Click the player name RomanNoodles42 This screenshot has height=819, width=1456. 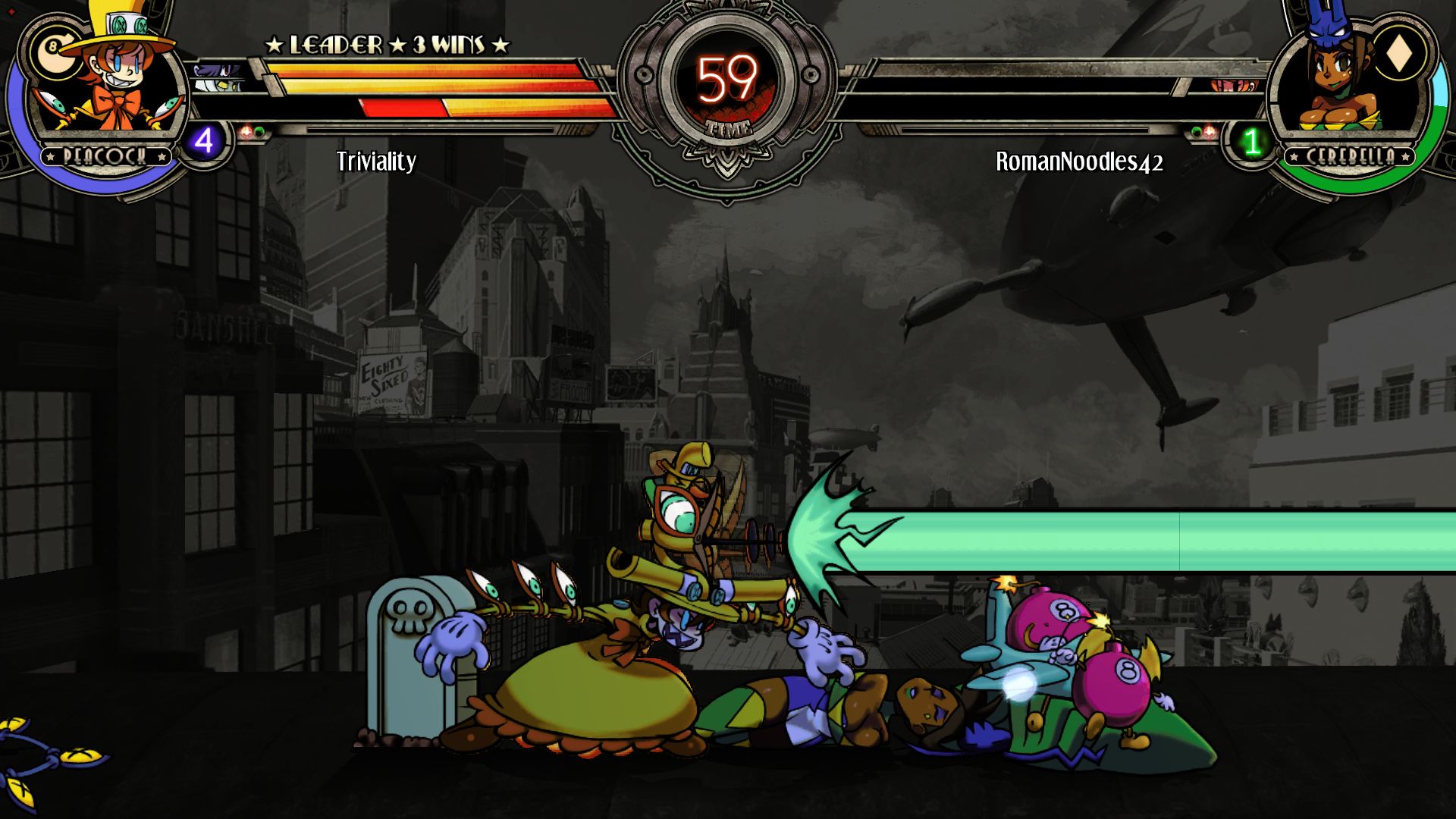click(x=1080, y=162)
